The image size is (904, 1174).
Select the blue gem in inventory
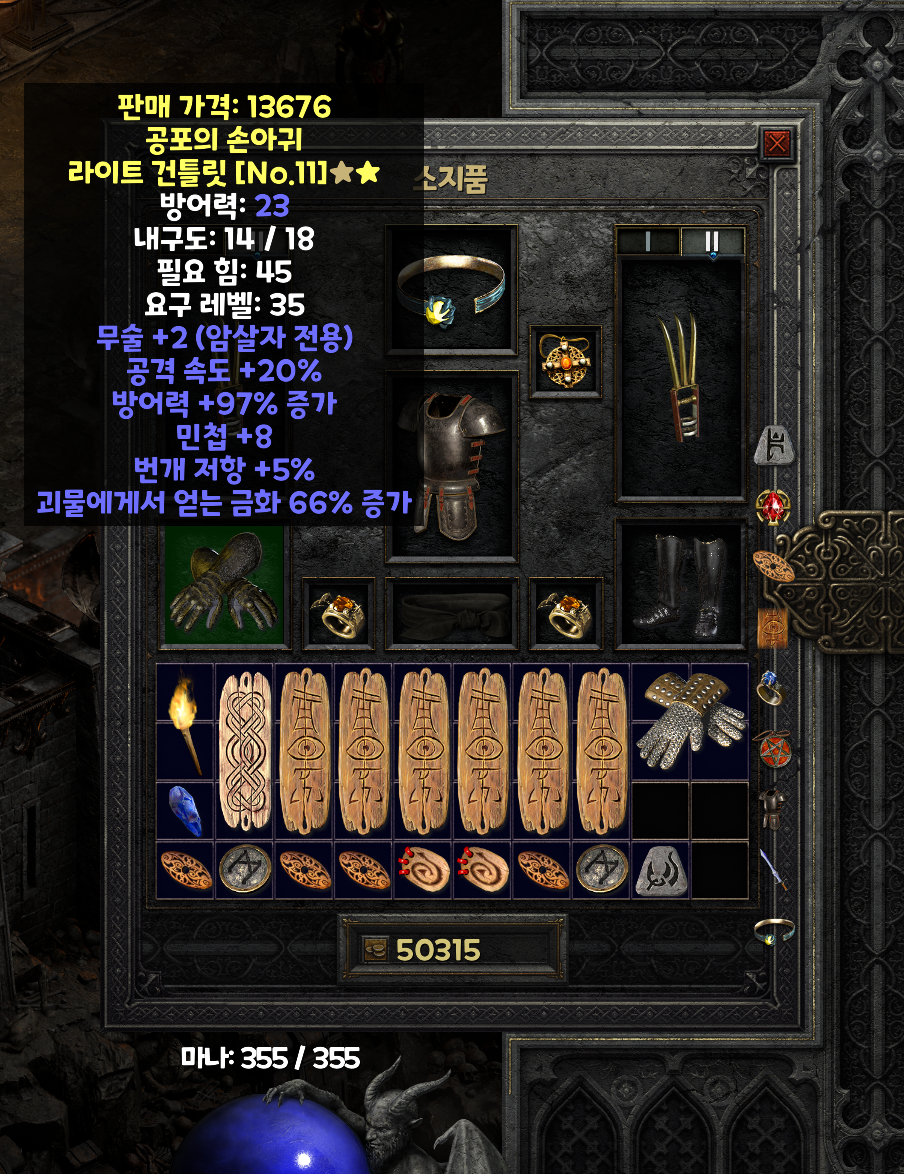click(186, 810)
